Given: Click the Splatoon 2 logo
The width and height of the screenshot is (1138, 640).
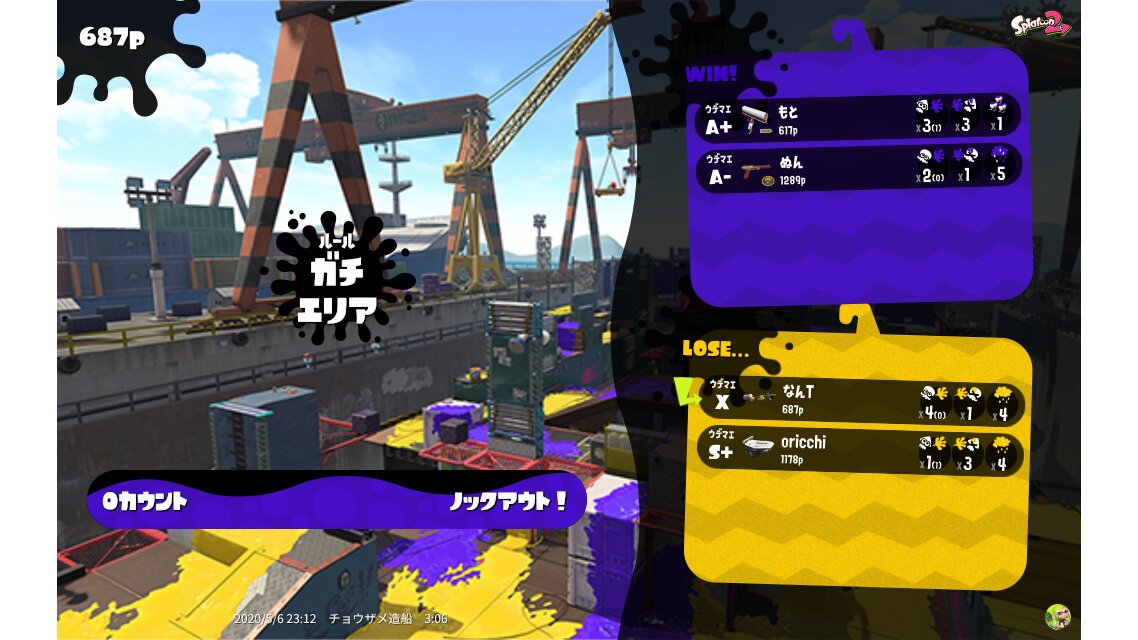Looking at the screenshot, I should (1041, 22).
